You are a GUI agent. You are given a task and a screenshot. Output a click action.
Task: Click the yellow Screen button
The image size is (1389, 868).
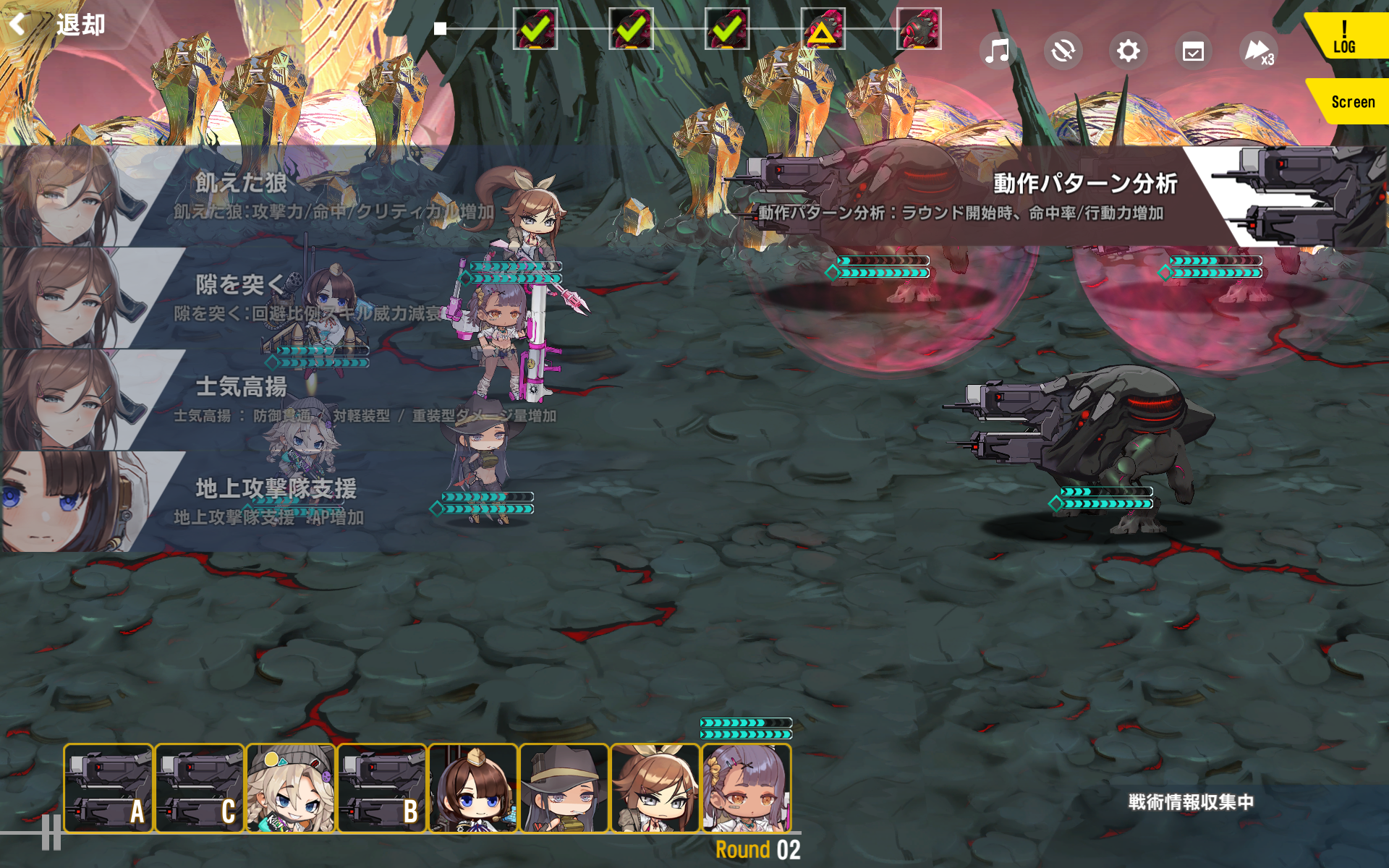1350,102
